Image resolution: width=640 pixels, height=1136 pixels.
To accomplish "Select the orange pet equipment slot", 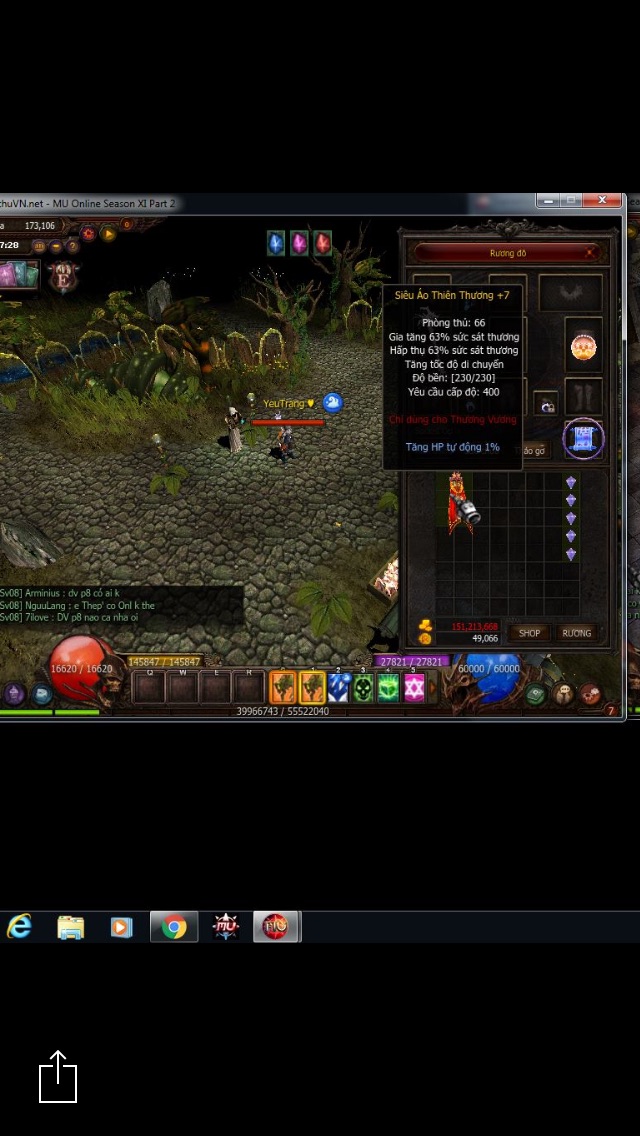I will (x=583, y=346).
